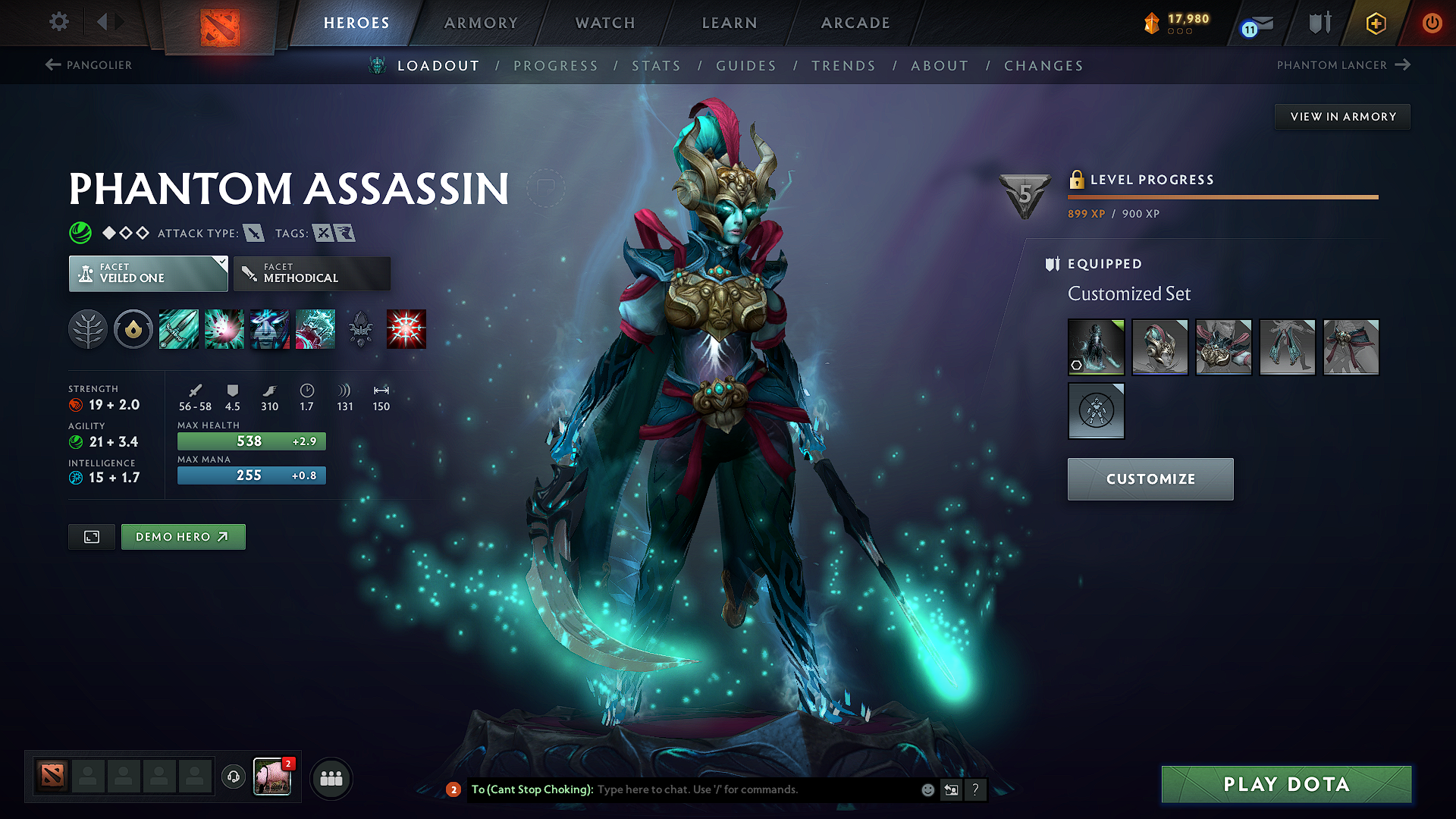The width and height of the screenshot is (1456, 819).
Task: Switch to the Armory tab
Action: pyautogui.click(x=481, y=23)
